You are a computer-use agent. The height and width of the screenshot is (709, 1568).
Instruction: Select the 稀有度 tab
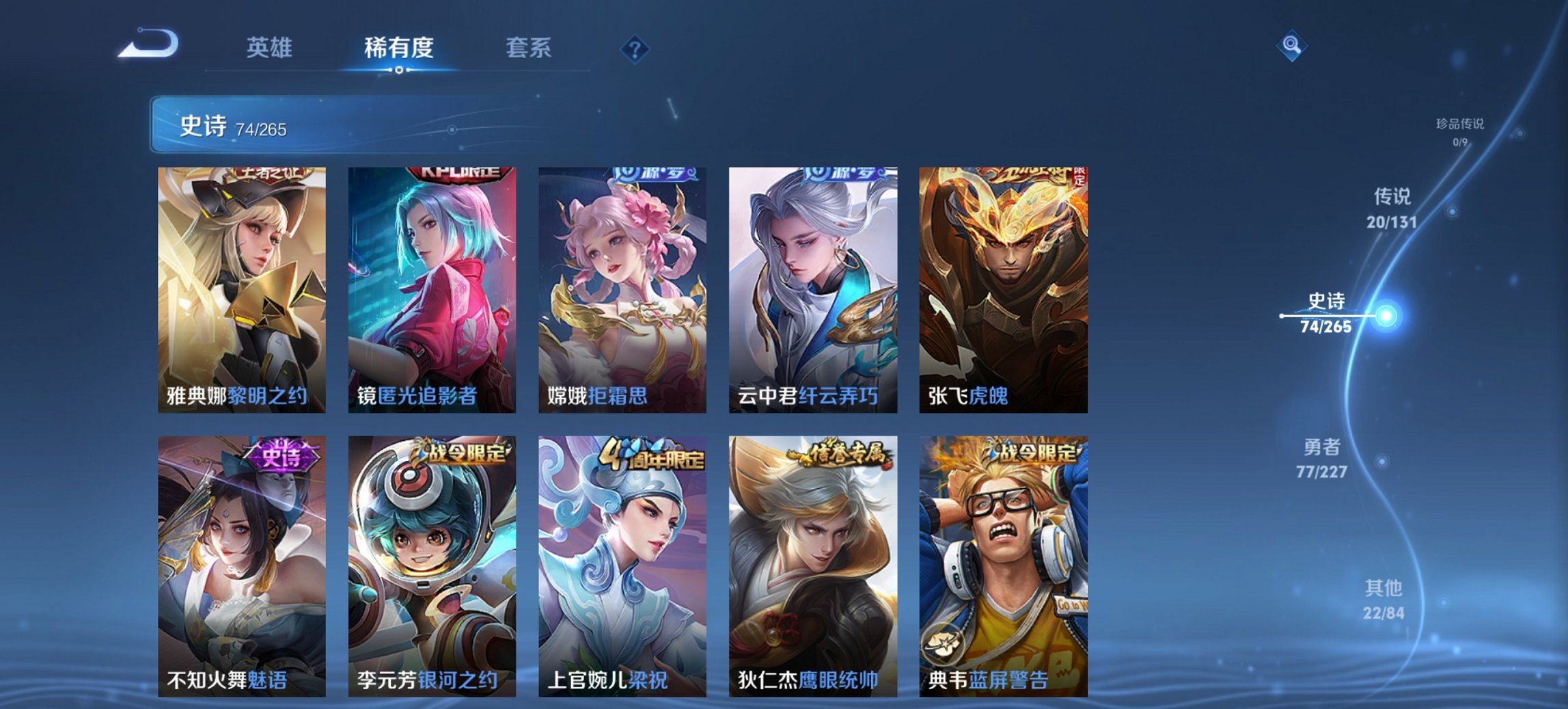point(398,48)
